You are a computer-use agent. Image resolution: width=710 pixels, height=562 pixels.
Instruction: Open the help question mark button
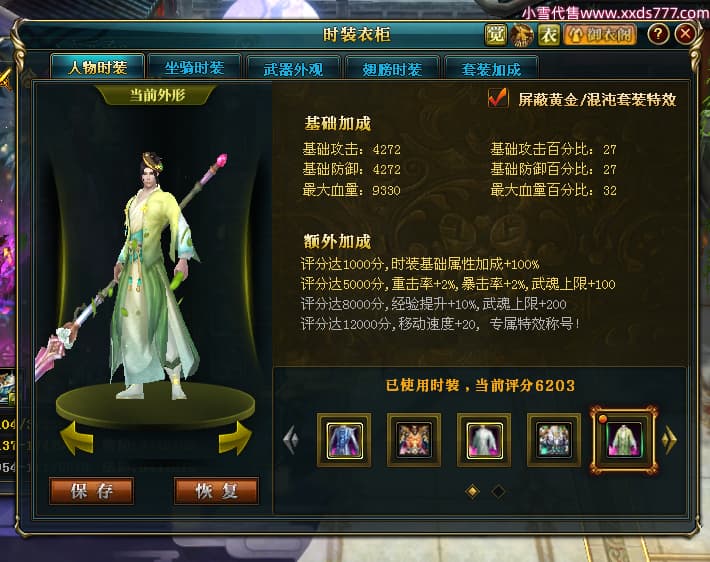point(657,35)
